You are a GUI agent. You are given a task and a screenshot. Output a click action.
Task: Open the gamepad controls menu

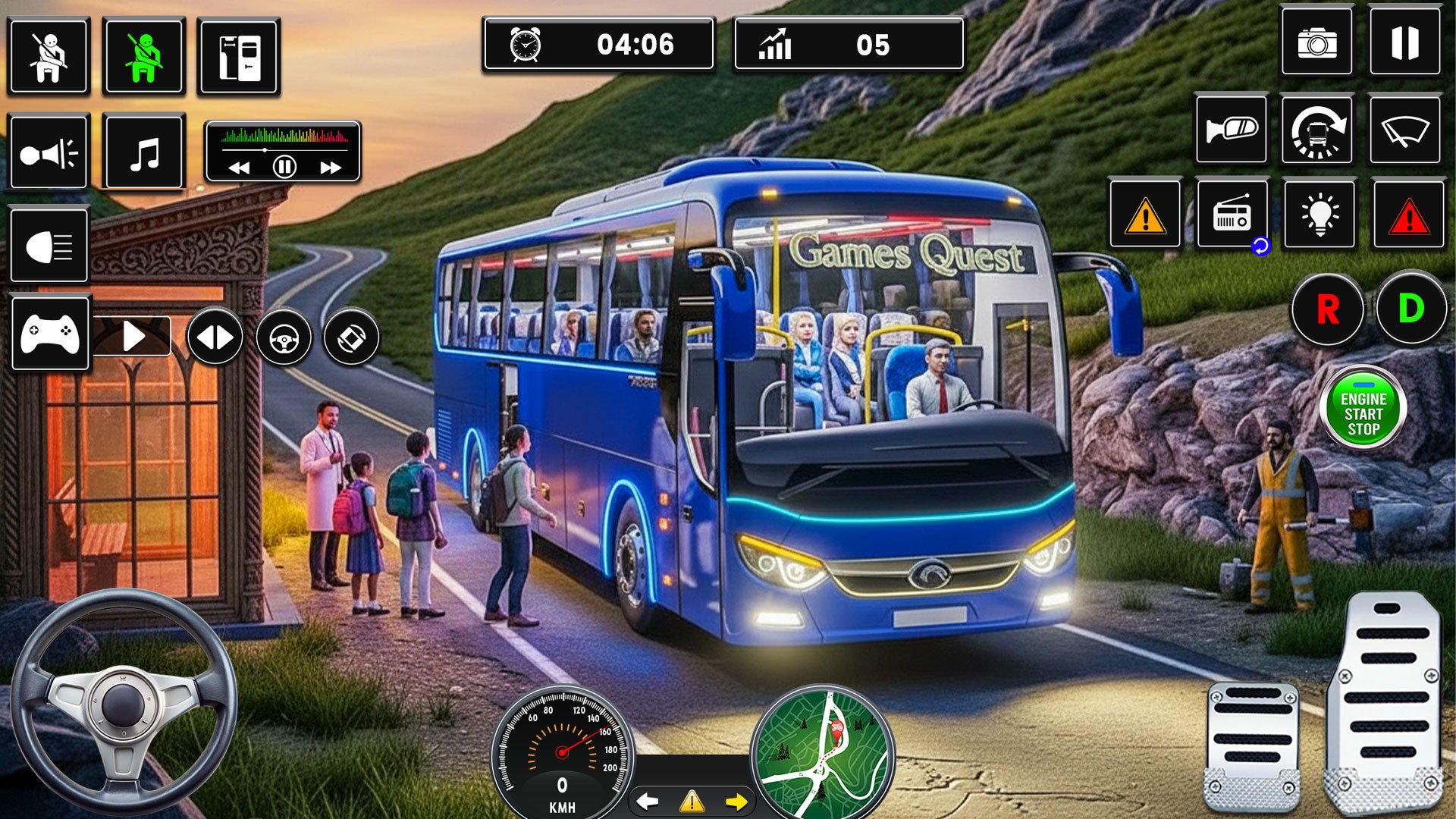click(50, 334)
